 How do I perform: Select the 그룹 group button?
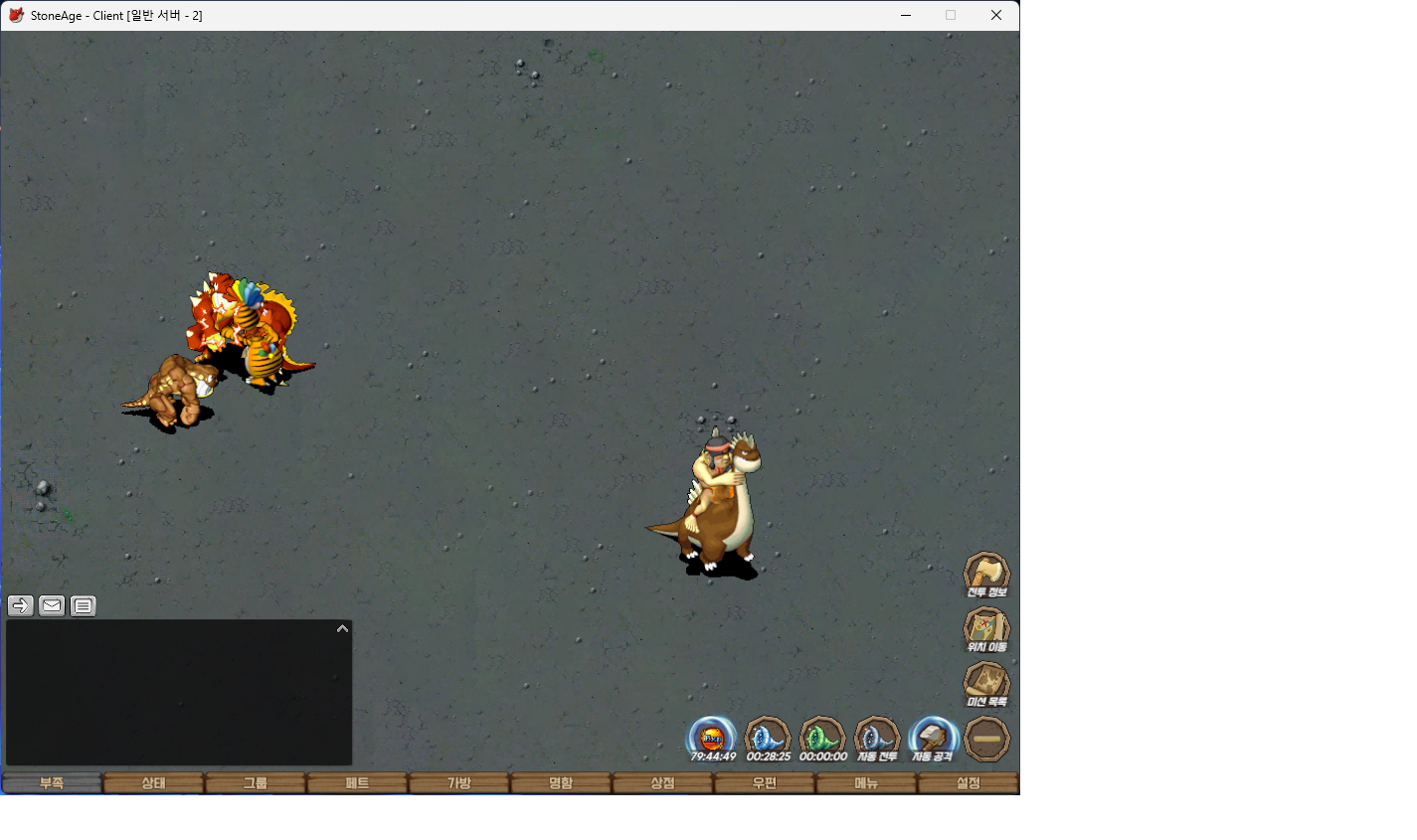coord(256,783)
